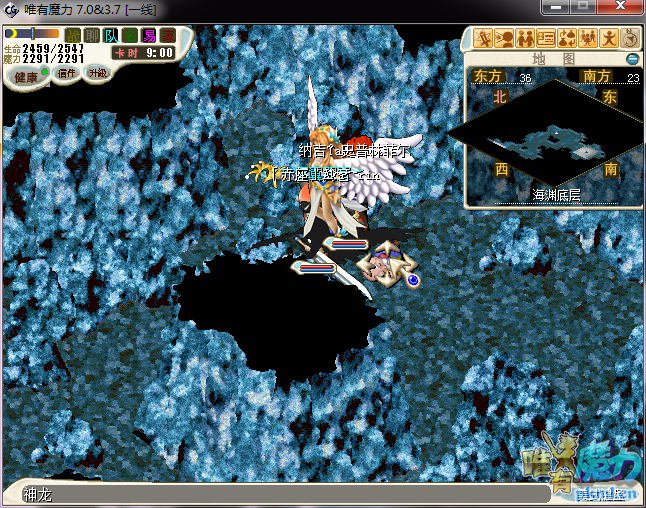Toggle the 战 battle mode button
This screenshot has width=646, height=508.
tap(73, 36)
